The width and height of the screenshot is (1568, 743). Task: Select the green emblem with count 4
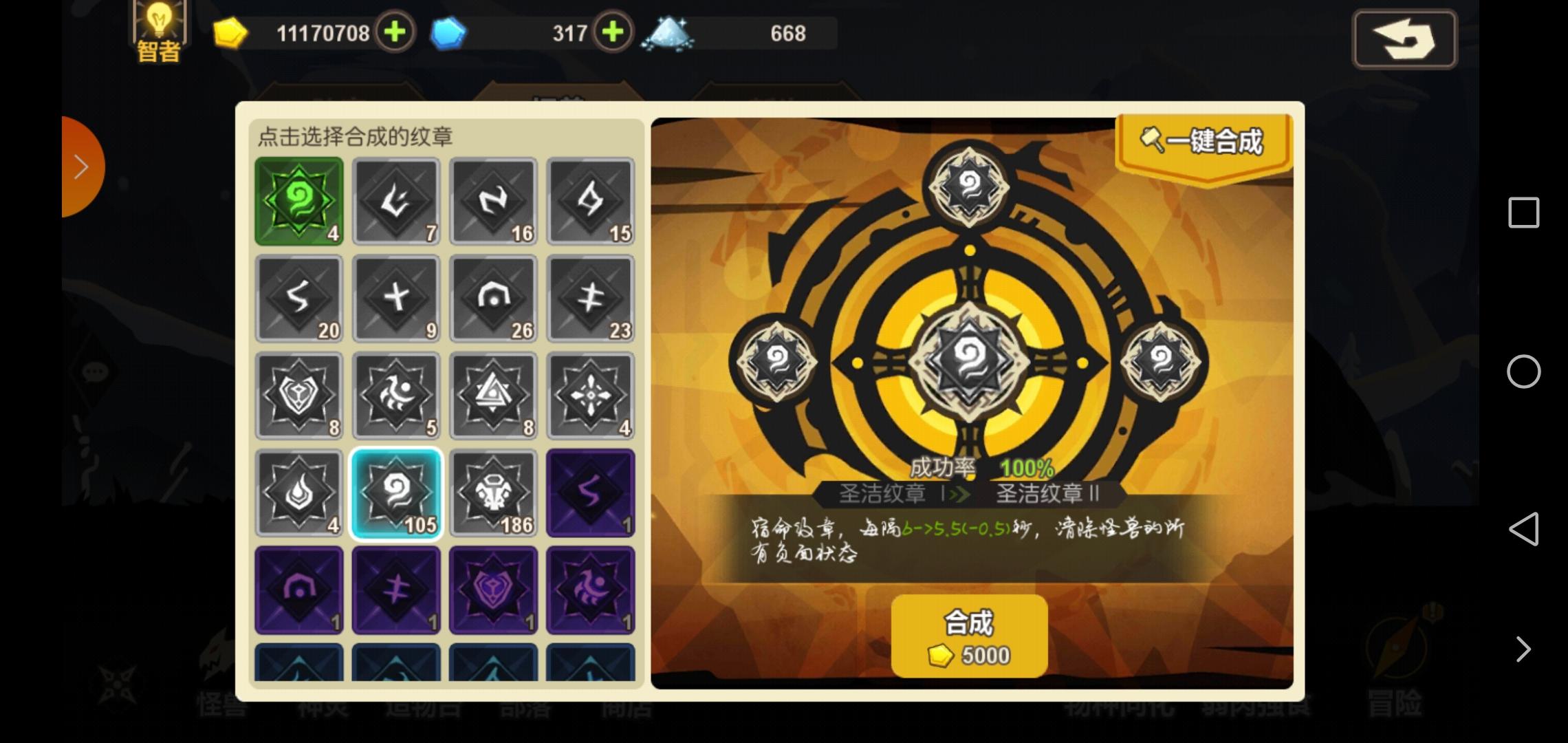tap(299, 202)
